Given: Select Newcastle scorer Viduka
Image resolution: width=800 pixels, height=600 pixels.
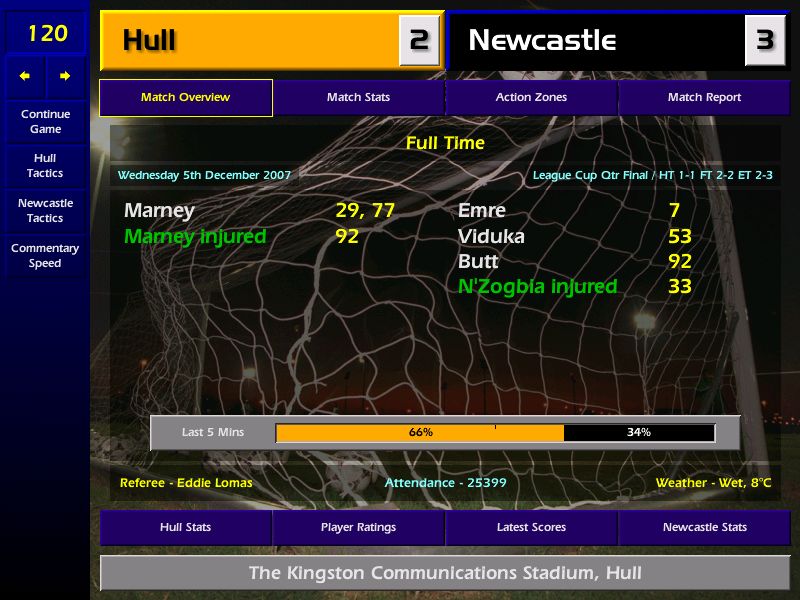Looking at the screenshot, I should (x=491, y=237).
